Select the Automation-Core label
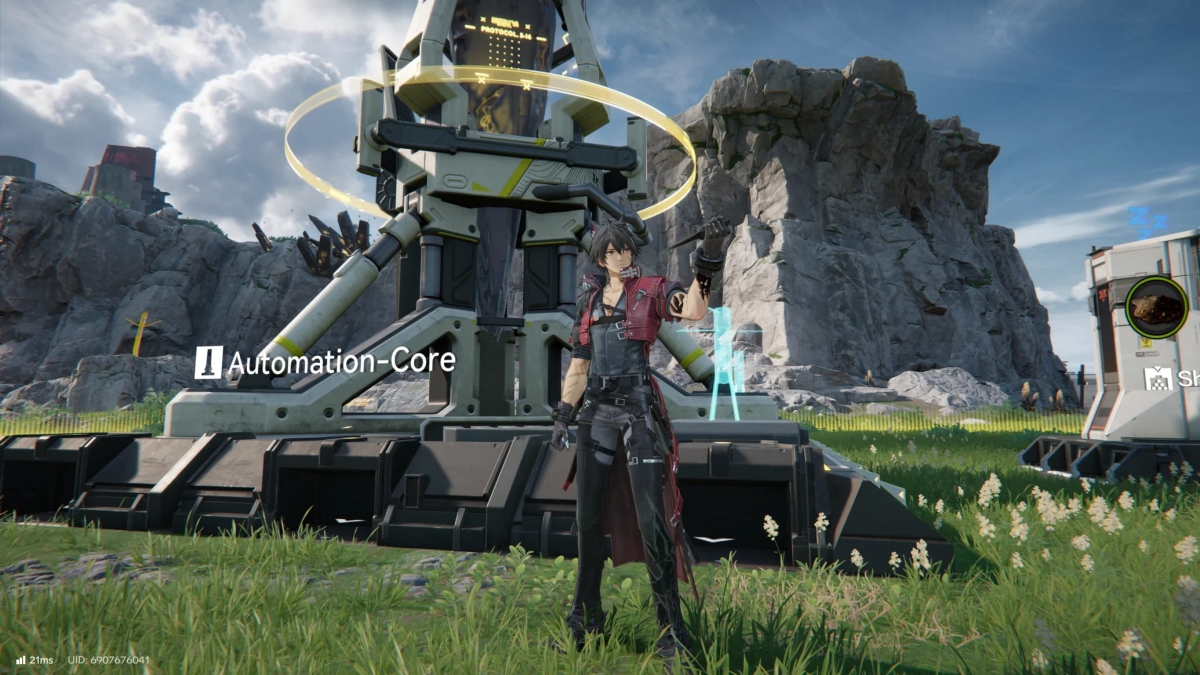 [341, 362]
